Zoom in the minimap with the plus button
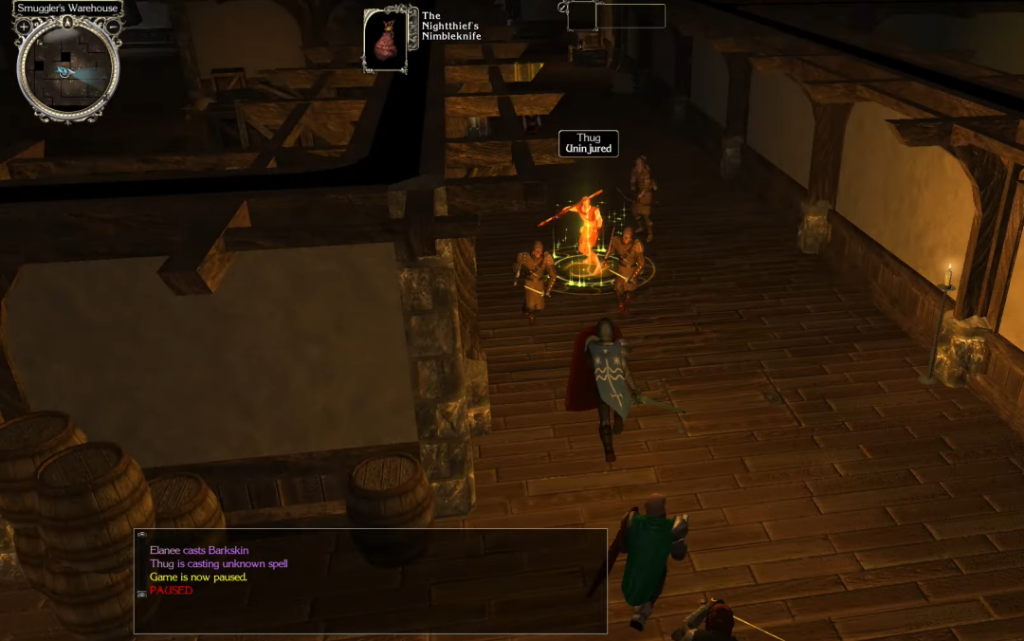 coord(24,26)
